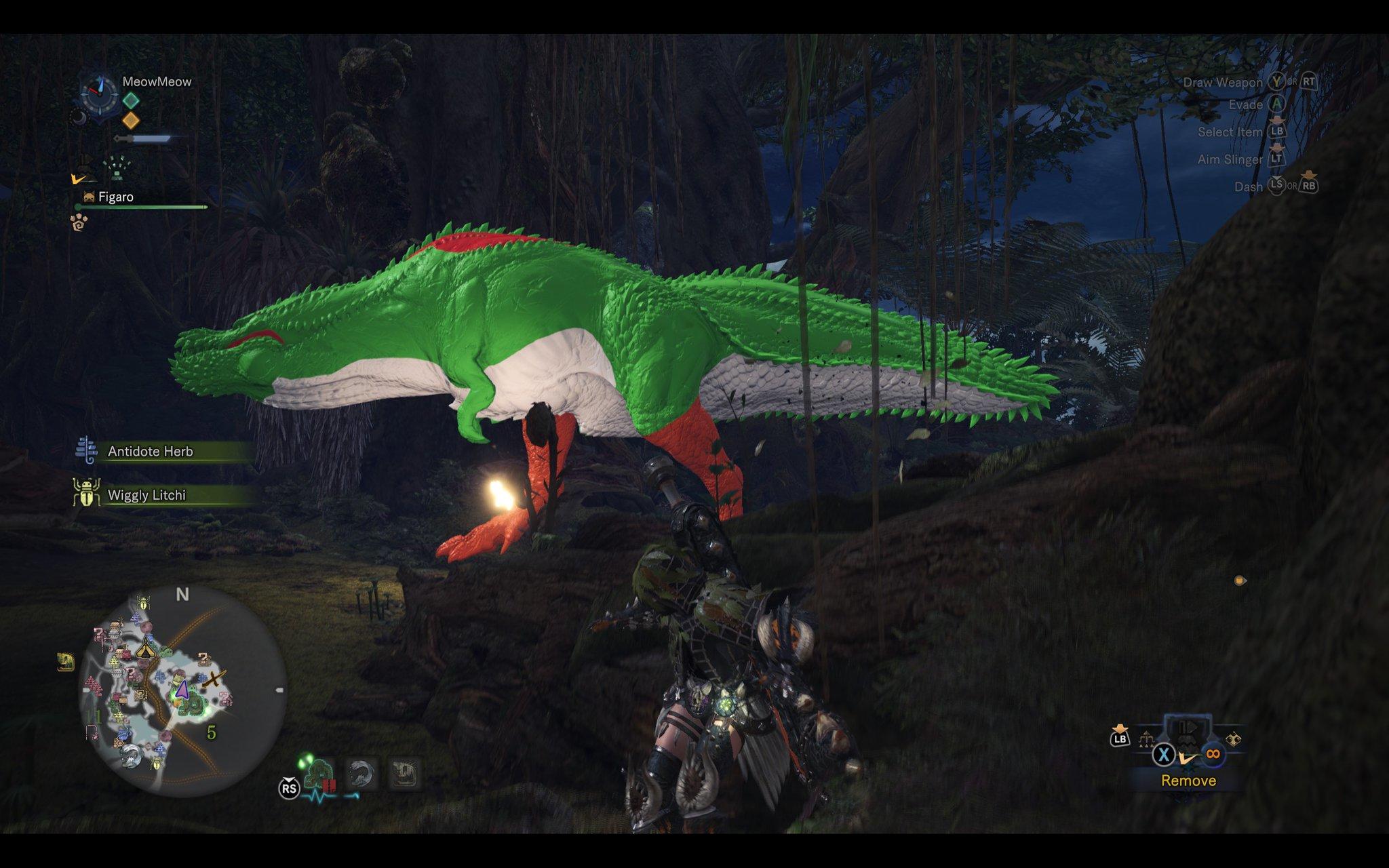Image resolution: width=1389 pixels, height=868 pixels.
Task: Click the Antidote Herb gathering notice
Action: tap(151, 452)
